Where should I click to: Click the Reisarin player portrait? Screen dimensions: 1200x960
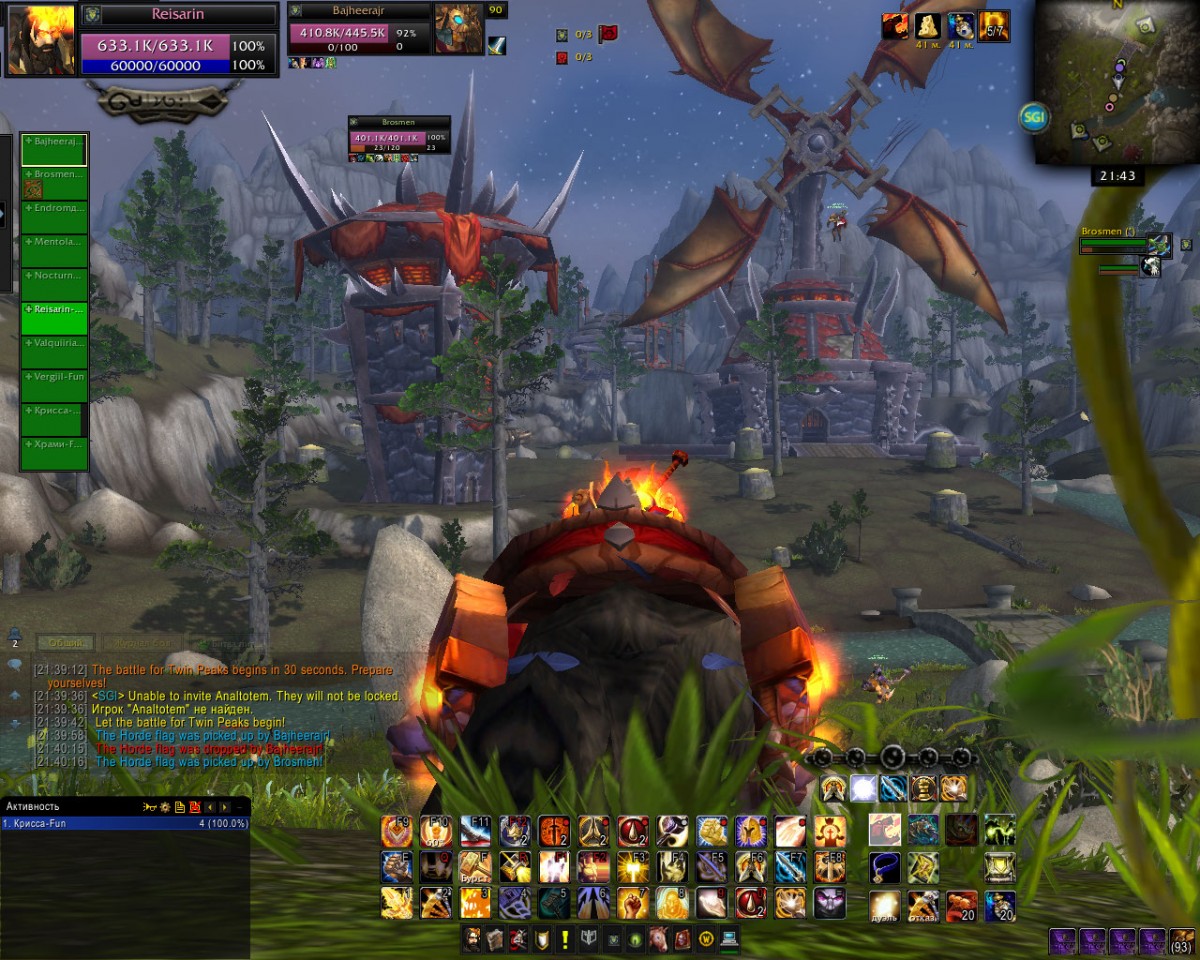(x=41, y=41)
